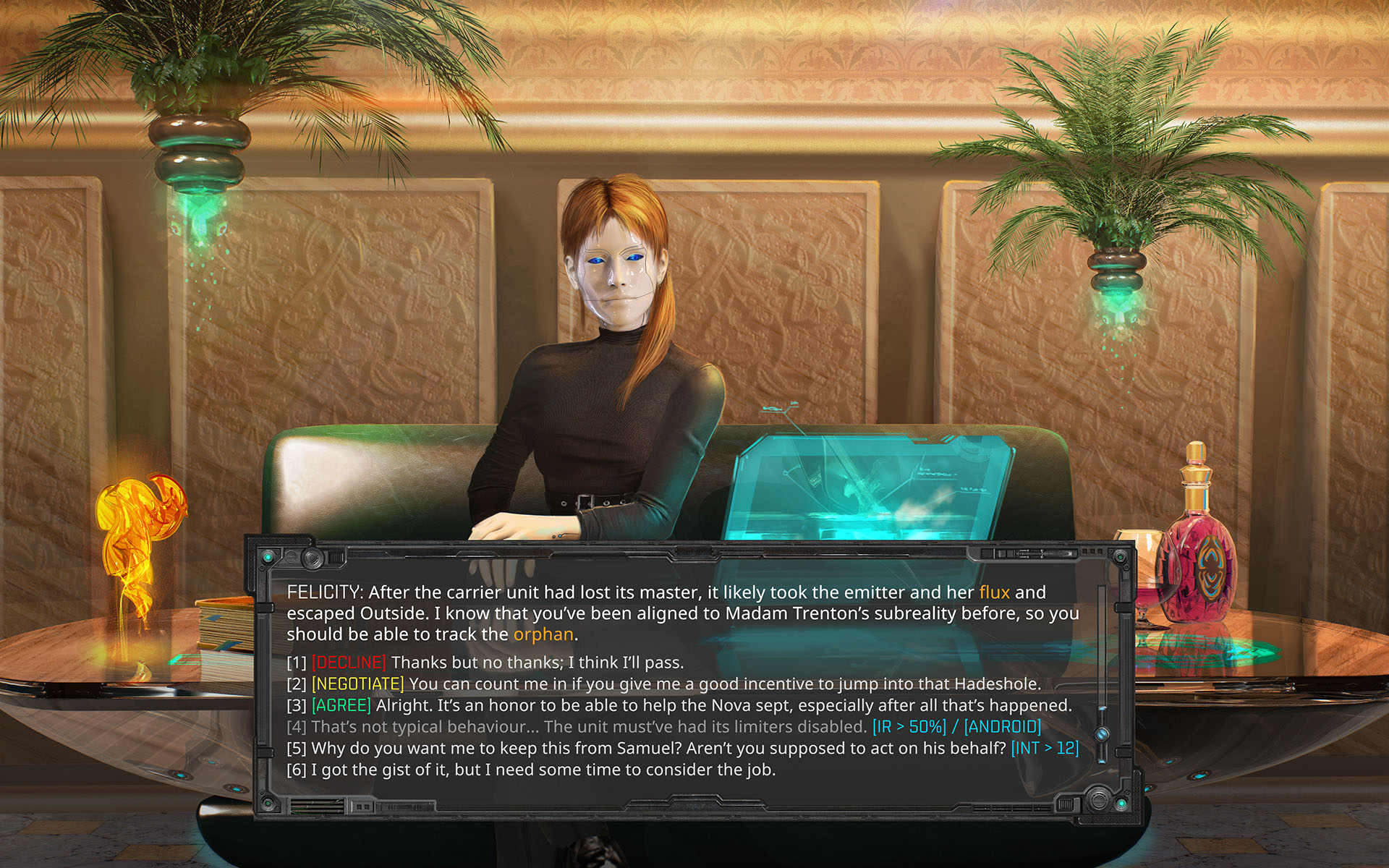Click the highlighted 'flux' keyword link
This screenshot has height=868, width=1389.
(994, 592)
